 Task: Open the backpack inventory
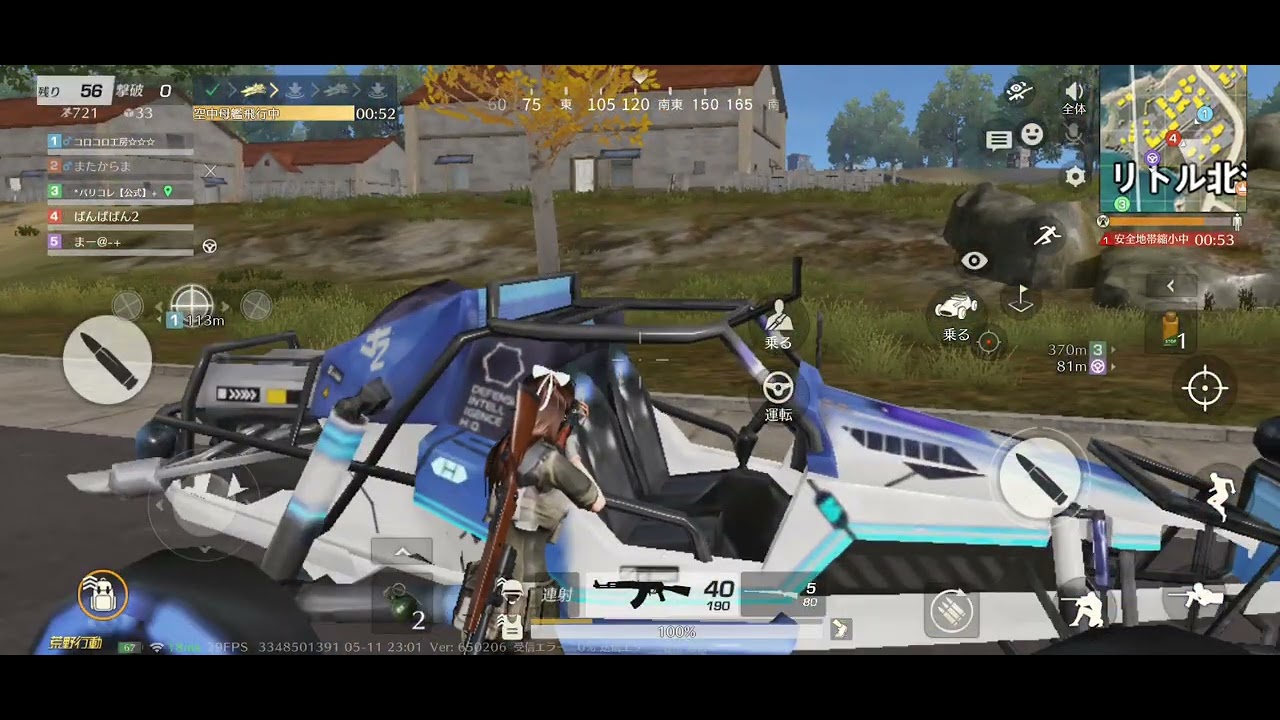point(102,596)
